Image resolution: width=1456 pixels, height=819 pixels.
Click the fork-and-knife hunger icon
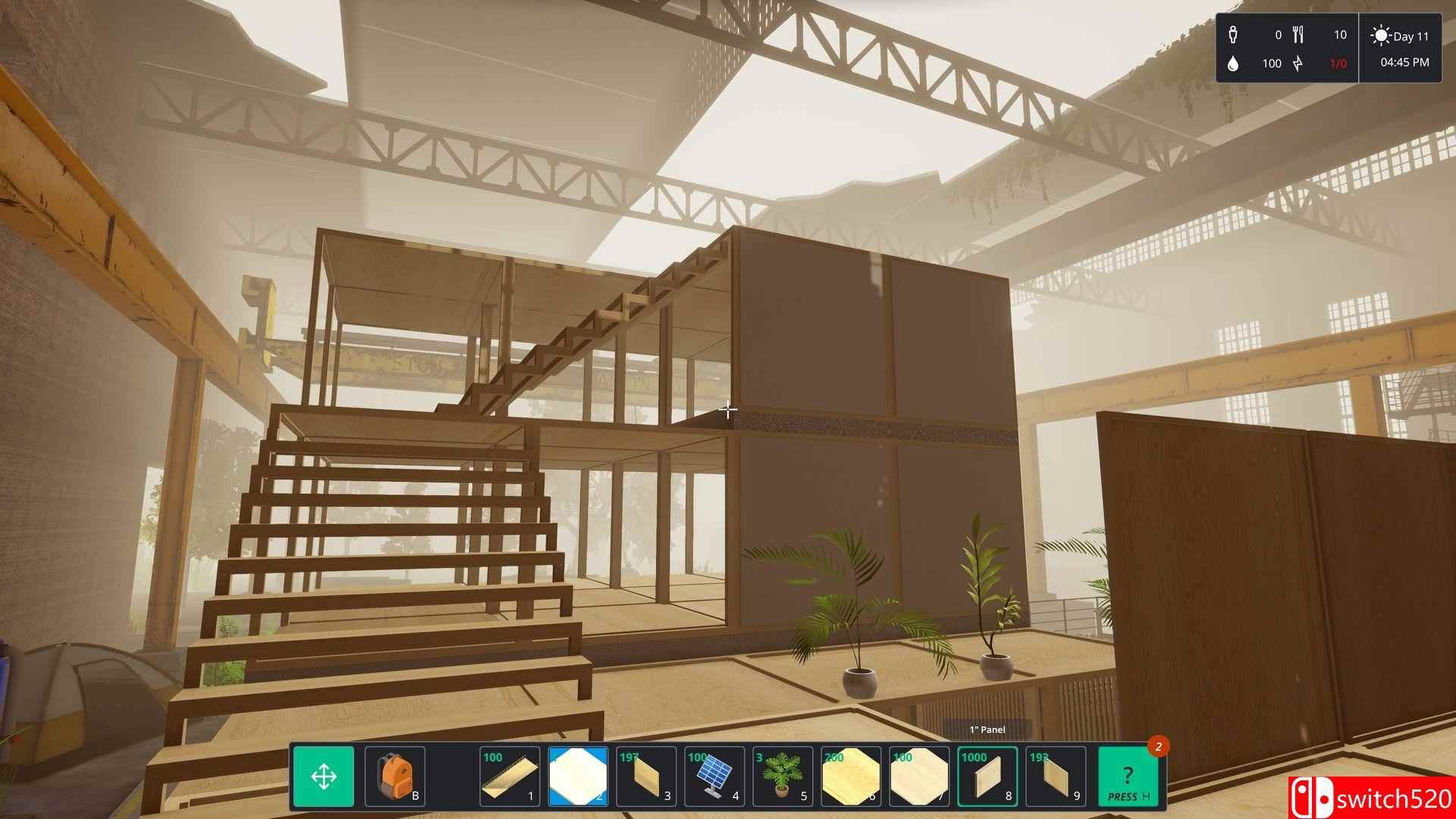coord(1299,34)
